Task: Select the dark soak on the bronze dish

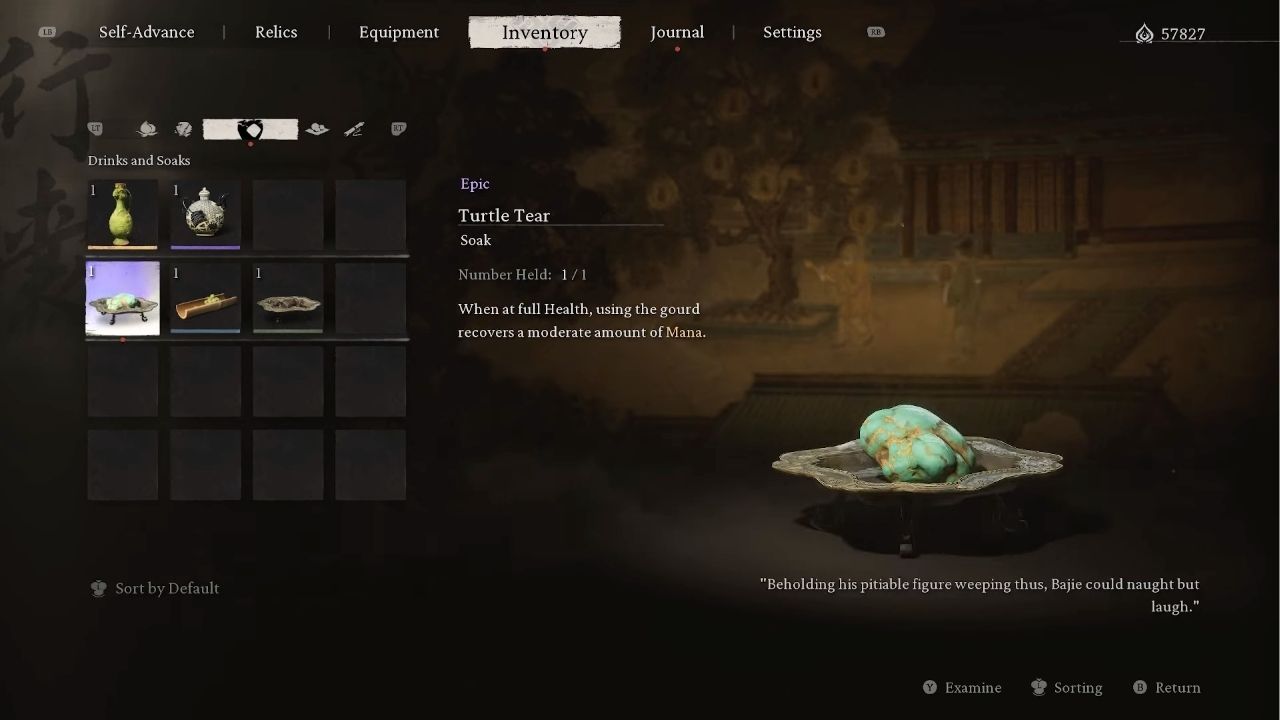Action: pyautogui.click(x=288, y=298)
